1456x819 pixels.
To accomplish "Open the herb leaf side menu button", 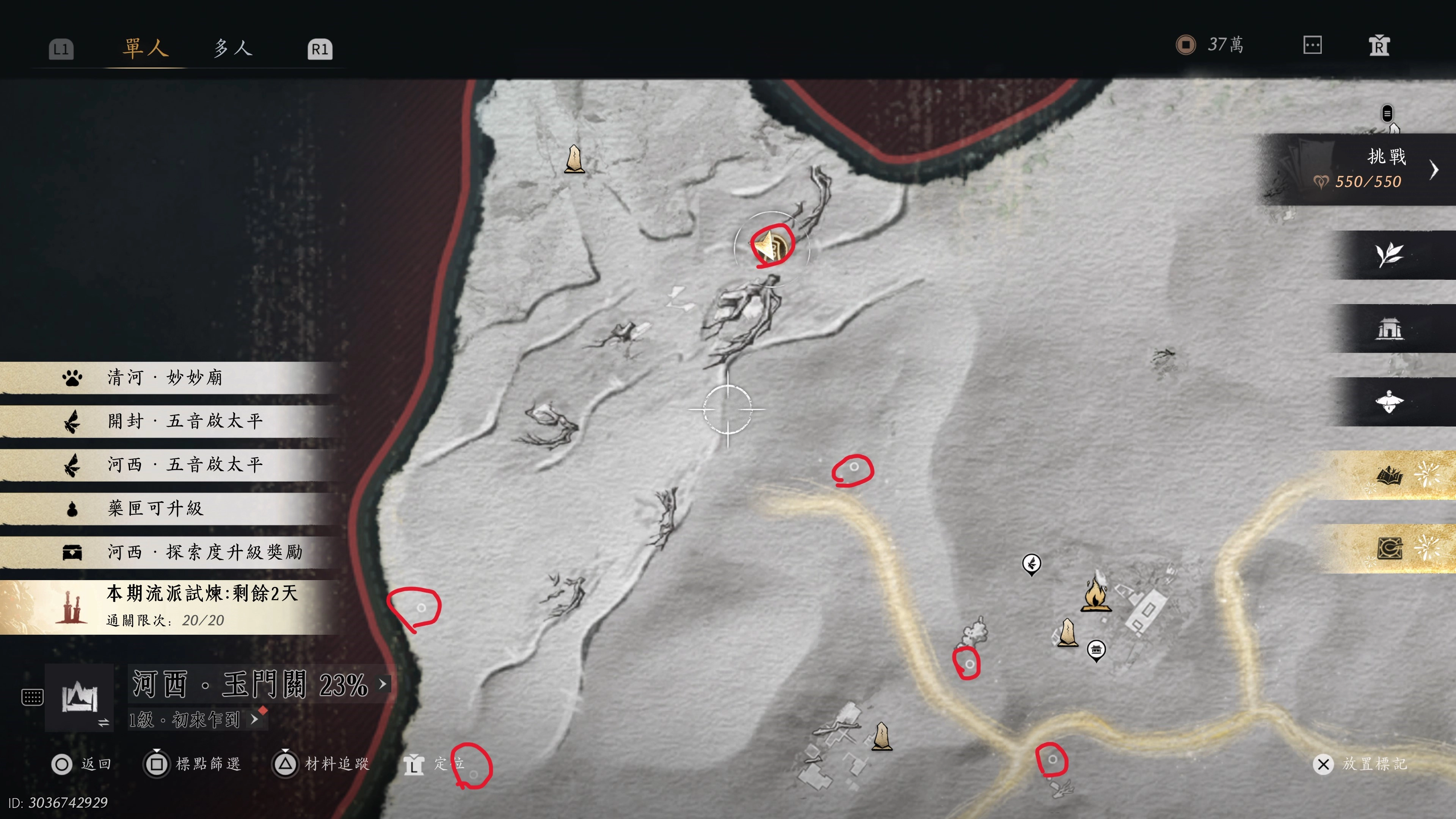I will coord(1389,255).
